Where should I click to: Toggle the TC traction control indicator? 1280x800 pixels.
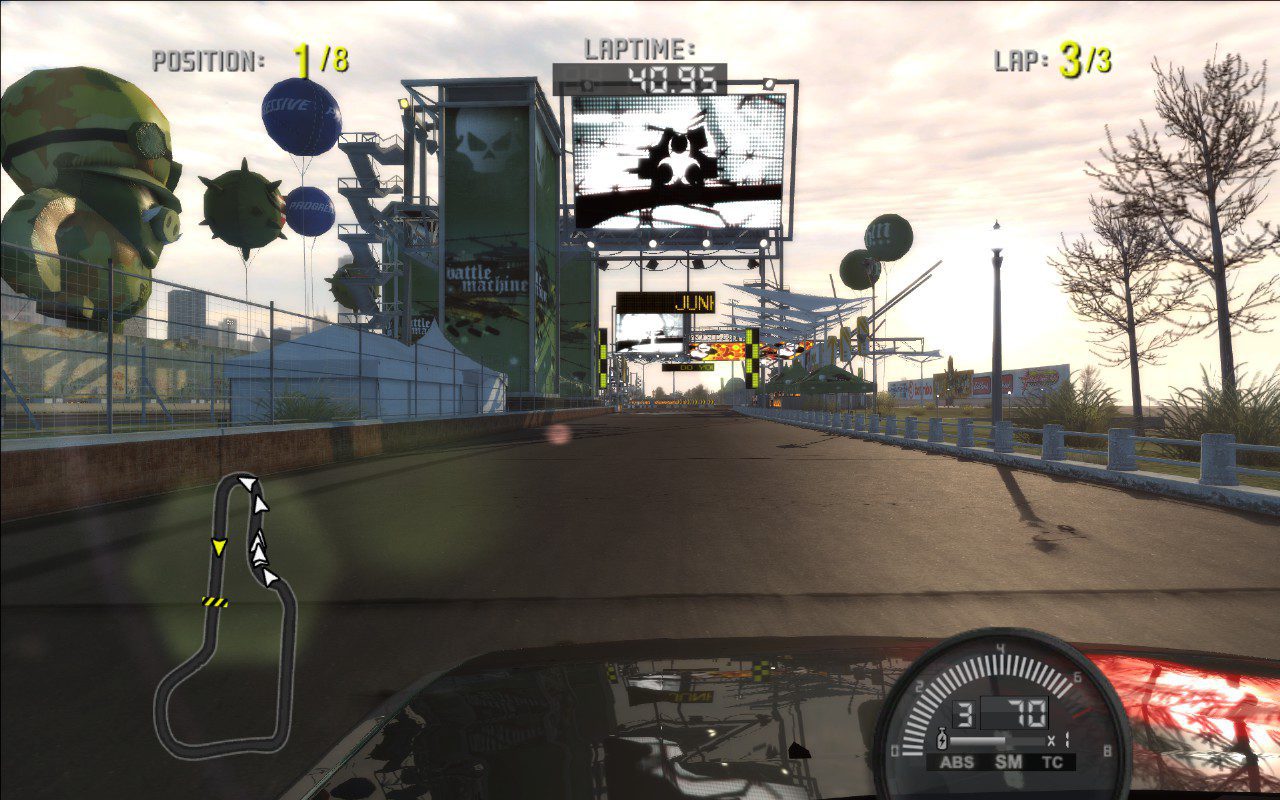pos(1052,761)
